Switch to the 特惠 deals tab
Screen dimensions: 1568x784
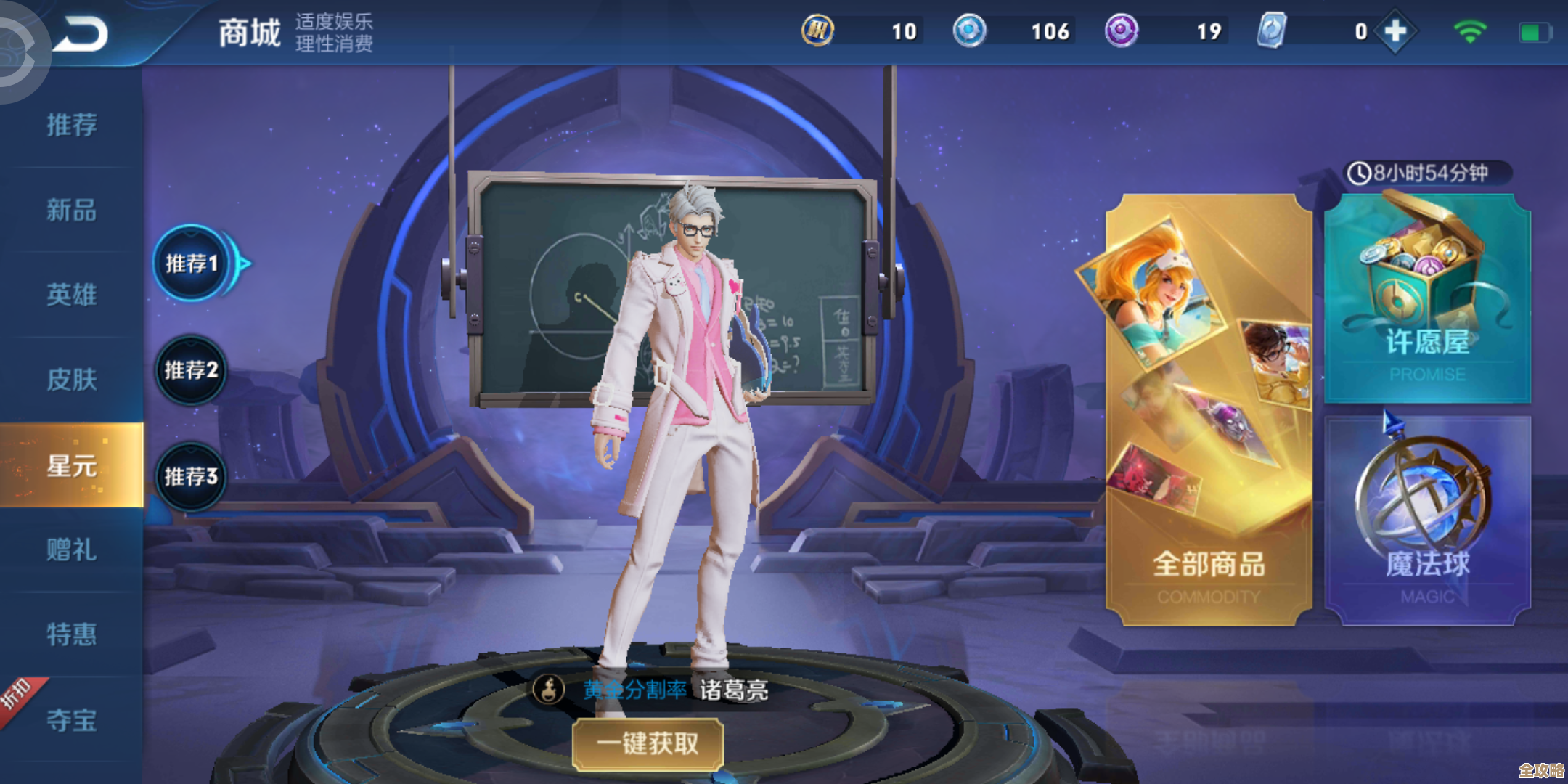(71, 634)
